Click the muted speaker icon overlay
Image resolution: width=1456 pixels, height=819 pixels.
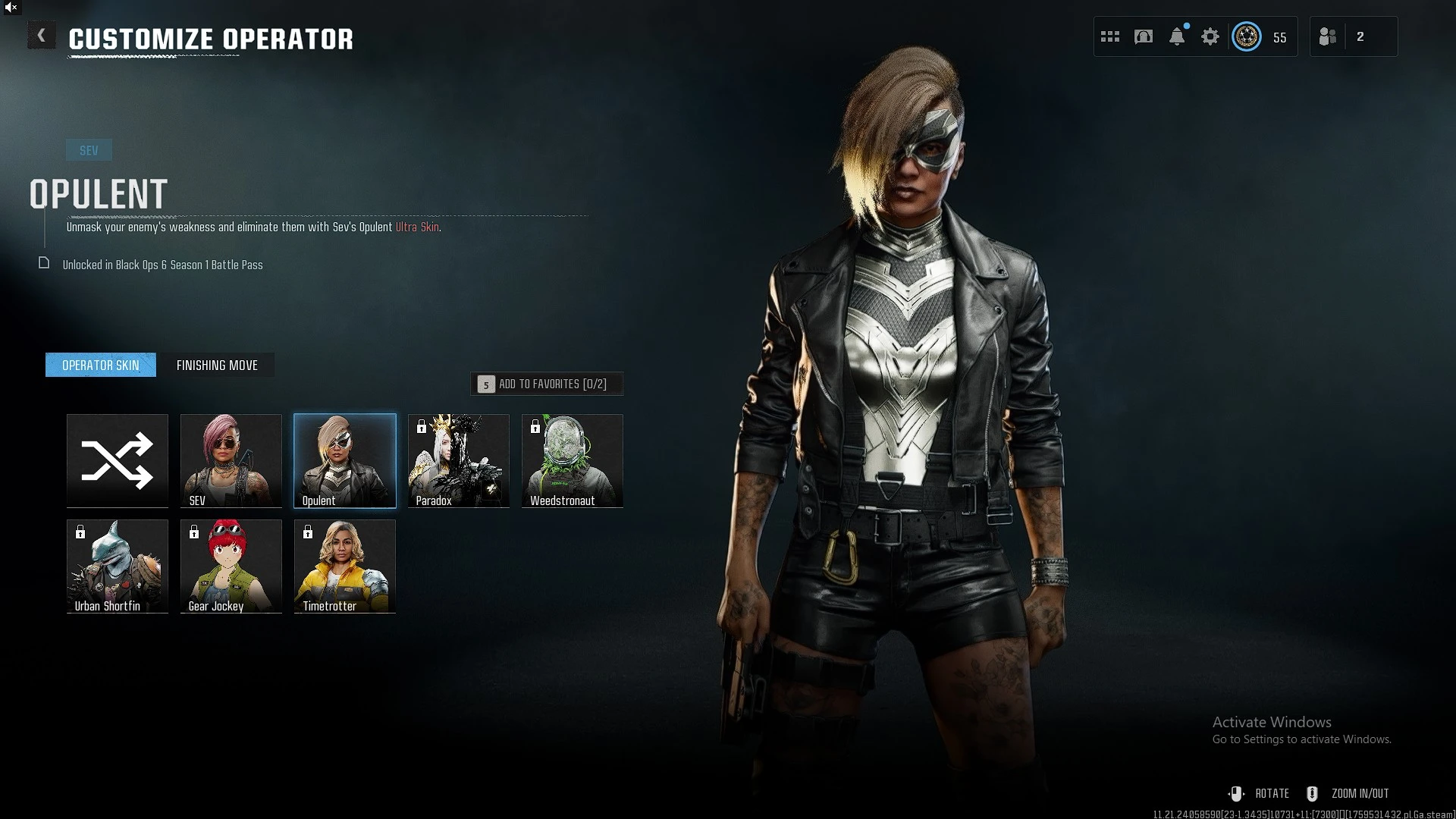[x=11, y=8]
